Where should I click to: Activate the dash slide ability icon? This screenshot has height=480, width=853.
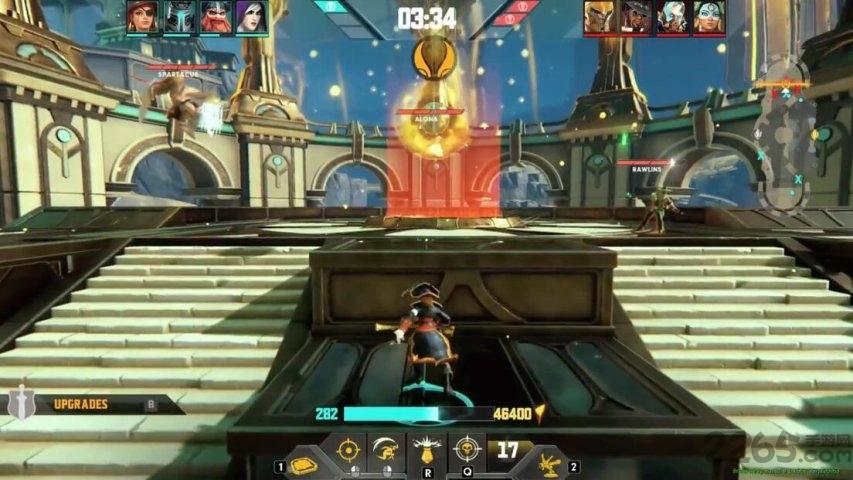pos(386,450)
